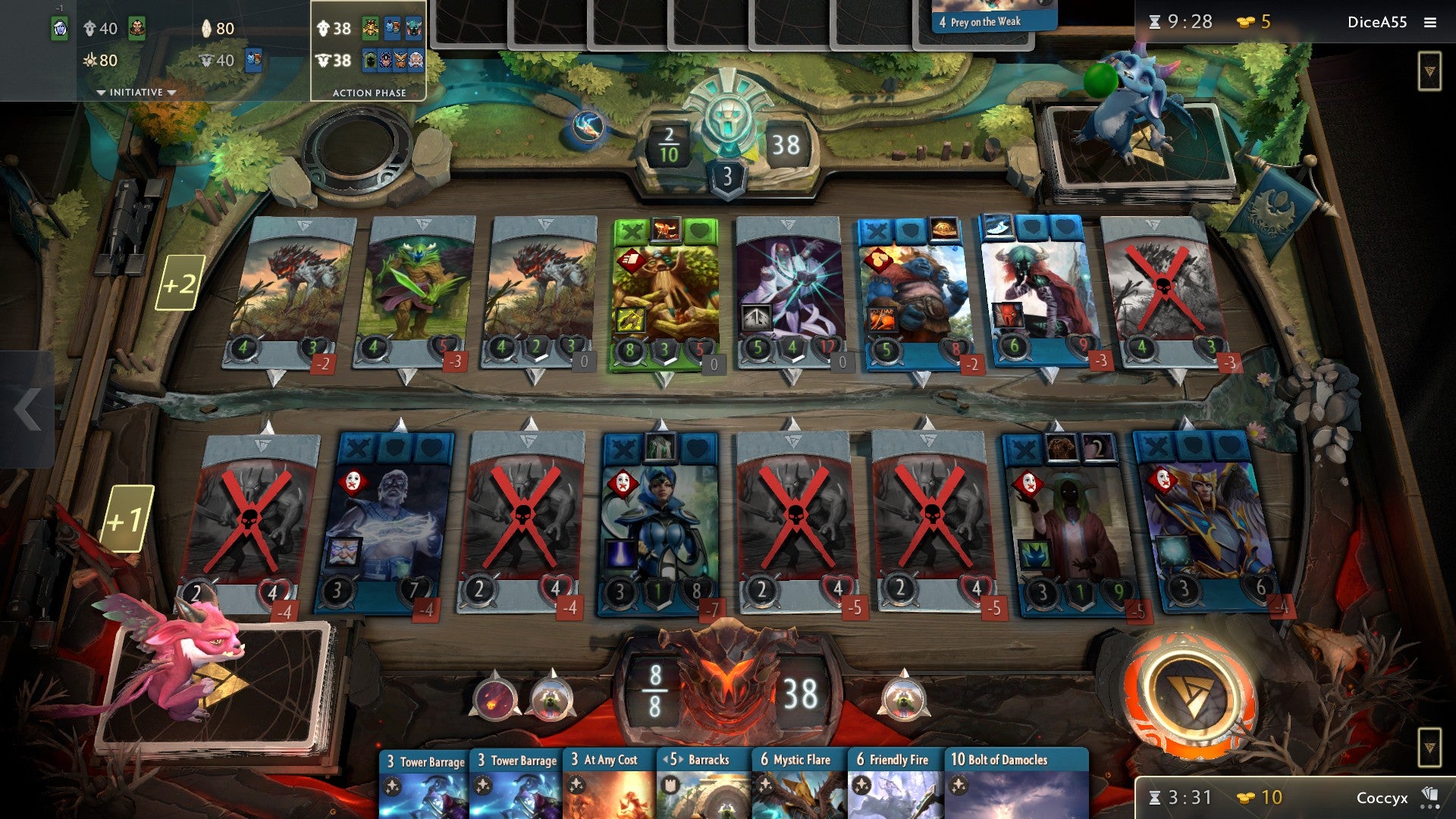Click the Action Phase panel header
Viewport: 1456px width, 819px height.
tap(369, 92)
